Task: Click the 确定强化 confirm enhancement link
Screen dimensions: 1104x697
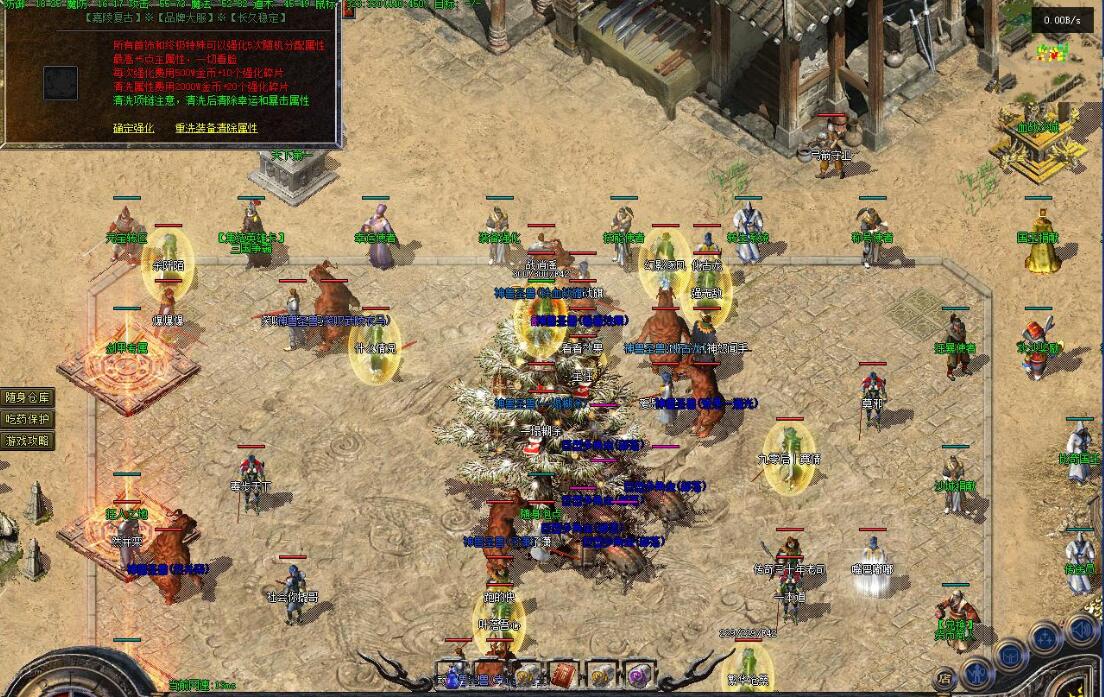Action: 133,128
